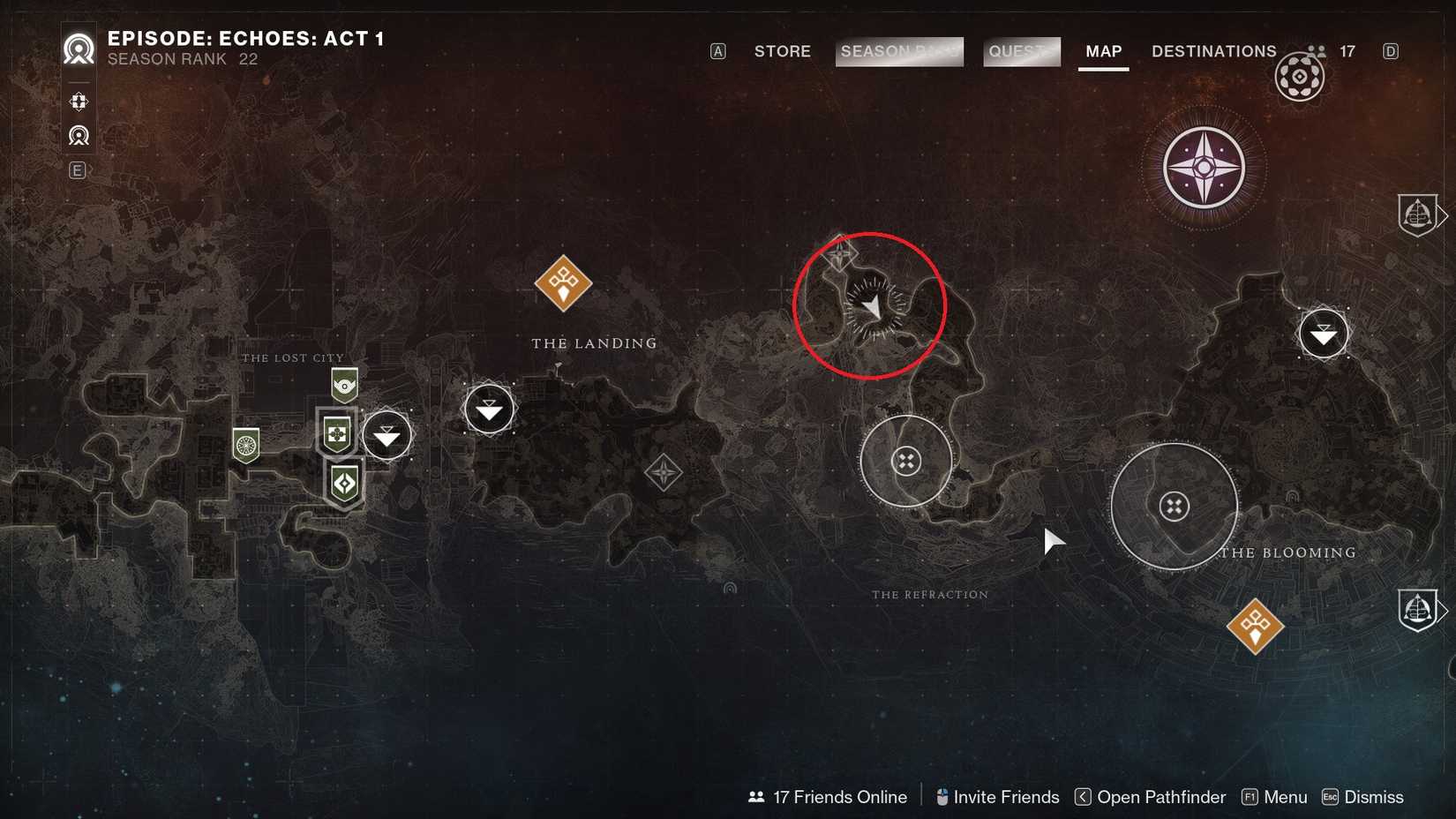Open the fireteam icon in the left sidebar
Image resolution: width=1456 pixels, height=819 pixels.
click(78, 101)
